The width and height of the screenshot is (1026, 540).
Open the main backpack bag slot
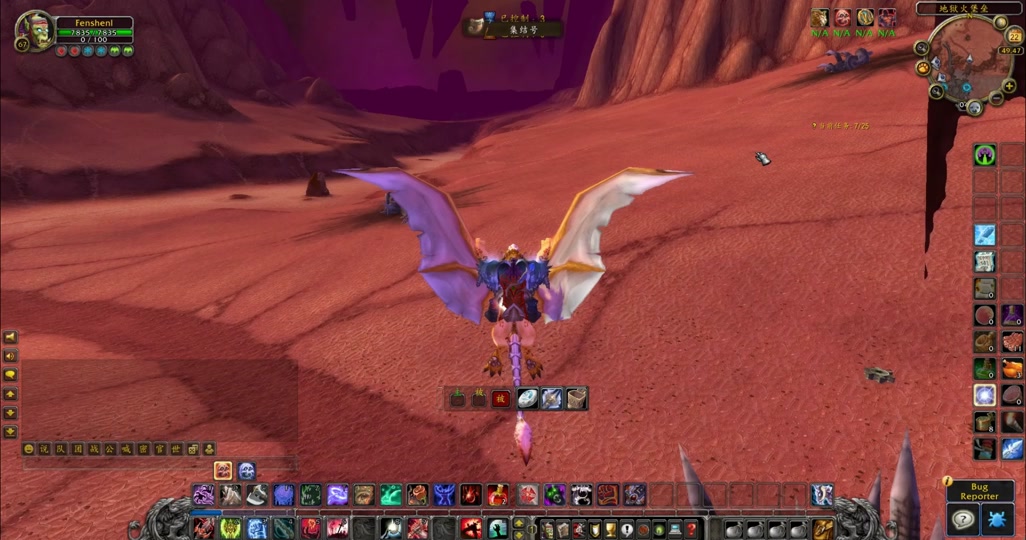823,528
